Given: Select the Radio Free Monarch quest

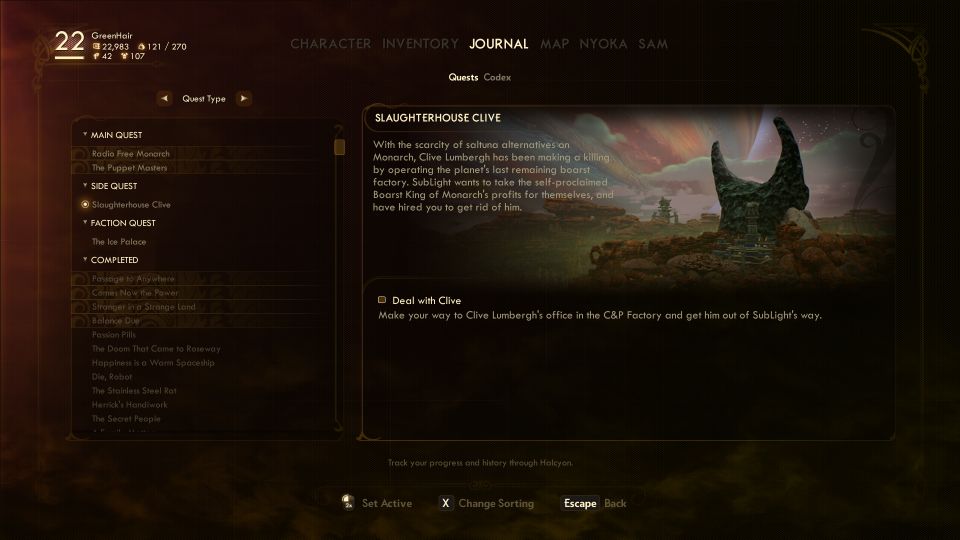Looking at the screenshot, I should (130, 154).
